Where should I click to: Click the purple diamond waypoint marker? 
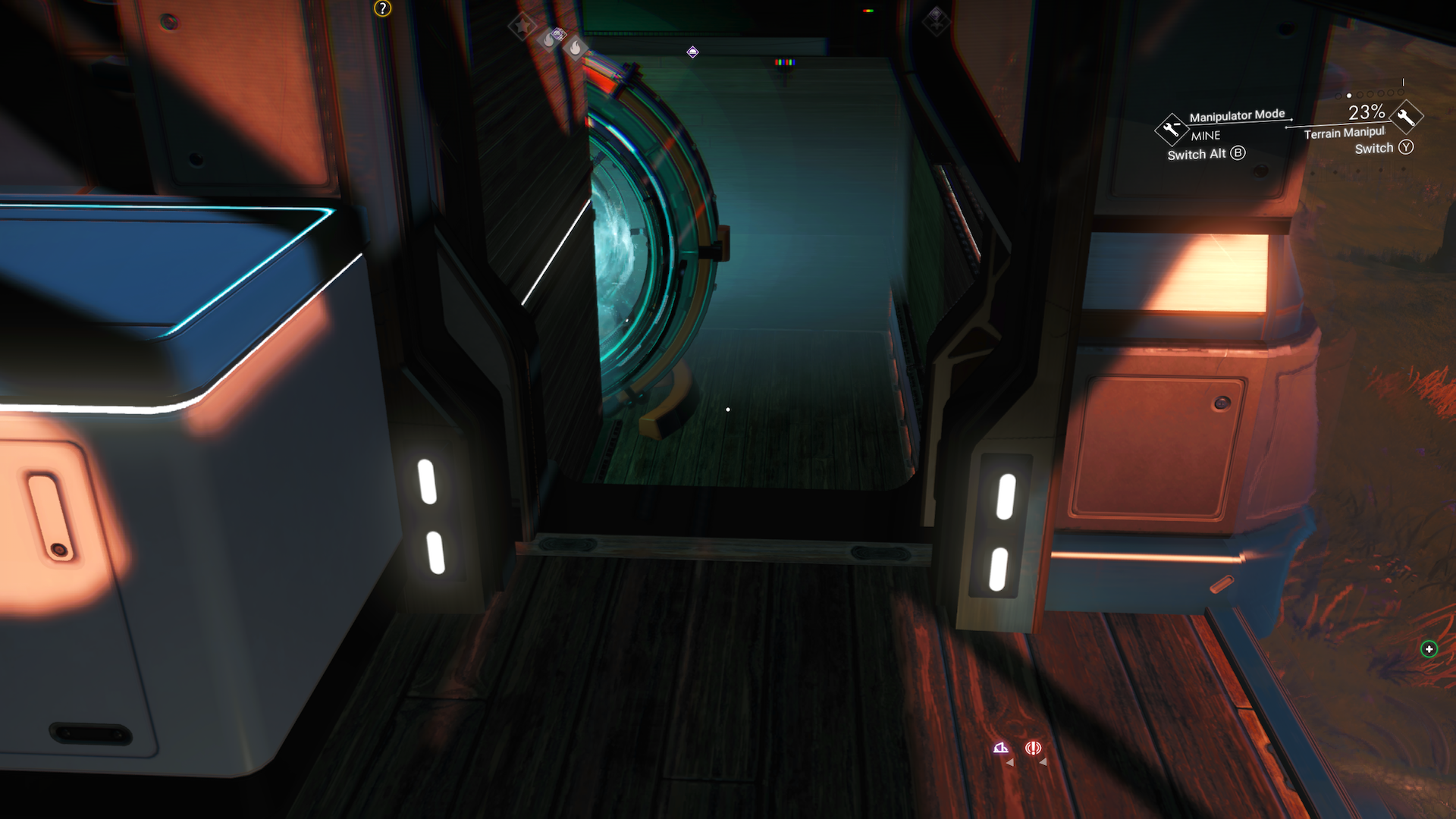[x=692, y=51]
